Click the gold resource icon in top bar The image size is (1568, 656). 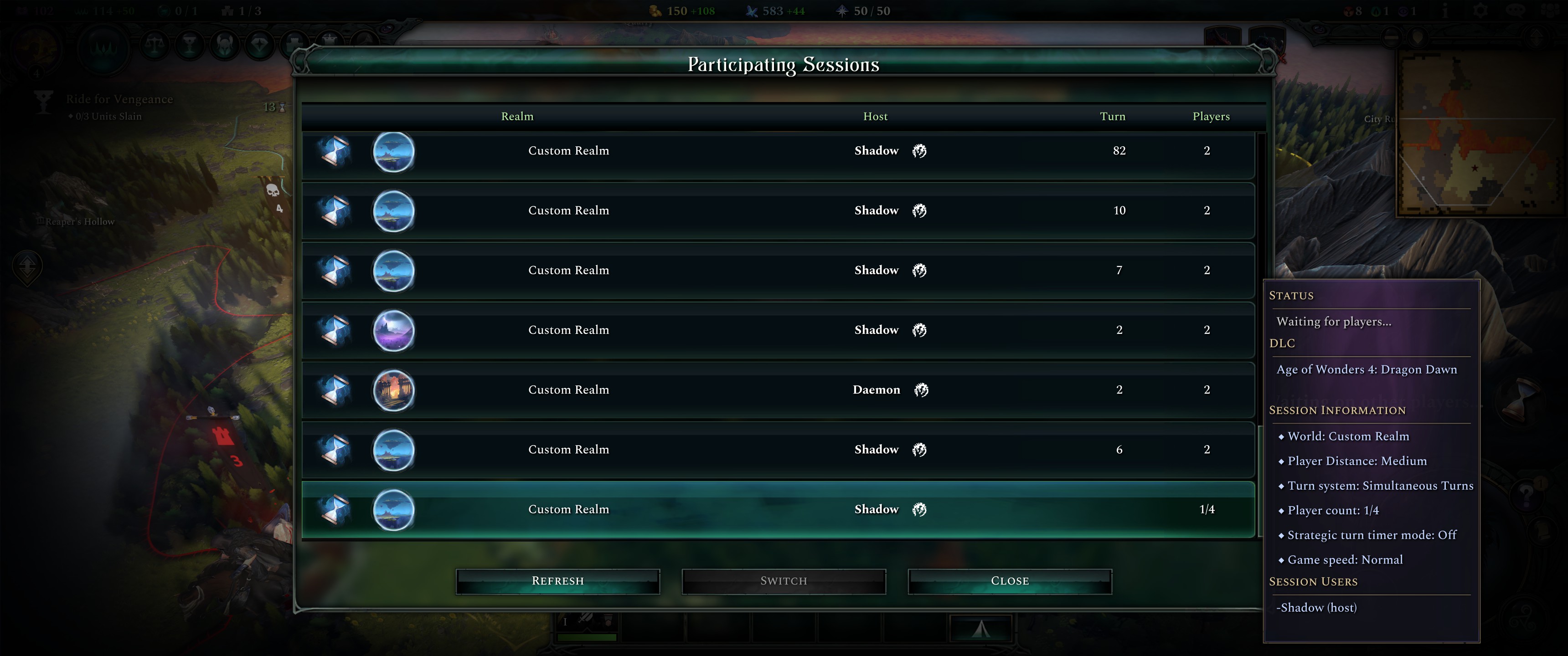655,10
